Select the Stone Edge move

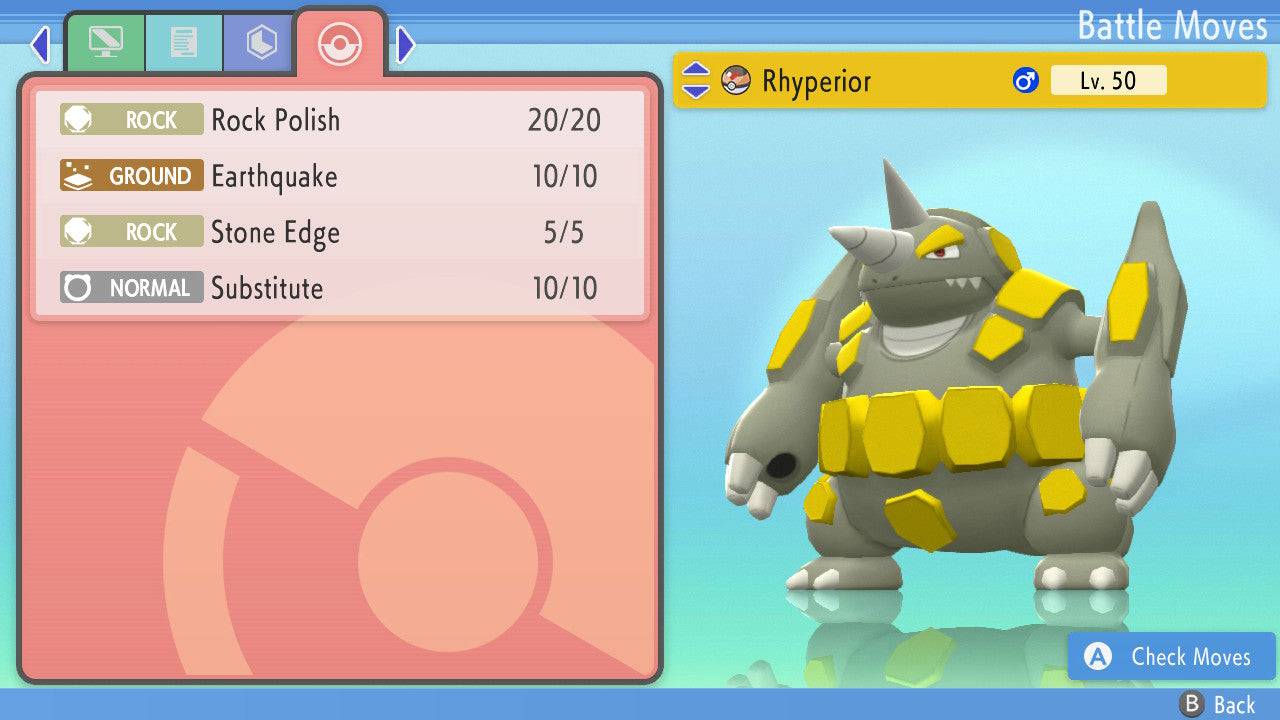(x=340, y=232)
